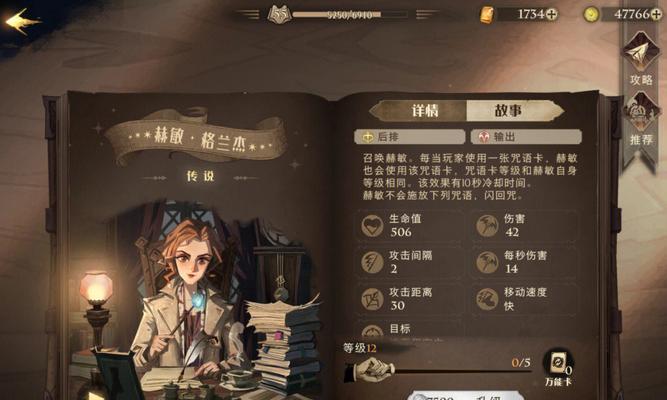Tap the 后排 back-row tag
The width and height of the screenshot is (667, 400).
click(x=410, y=137)
